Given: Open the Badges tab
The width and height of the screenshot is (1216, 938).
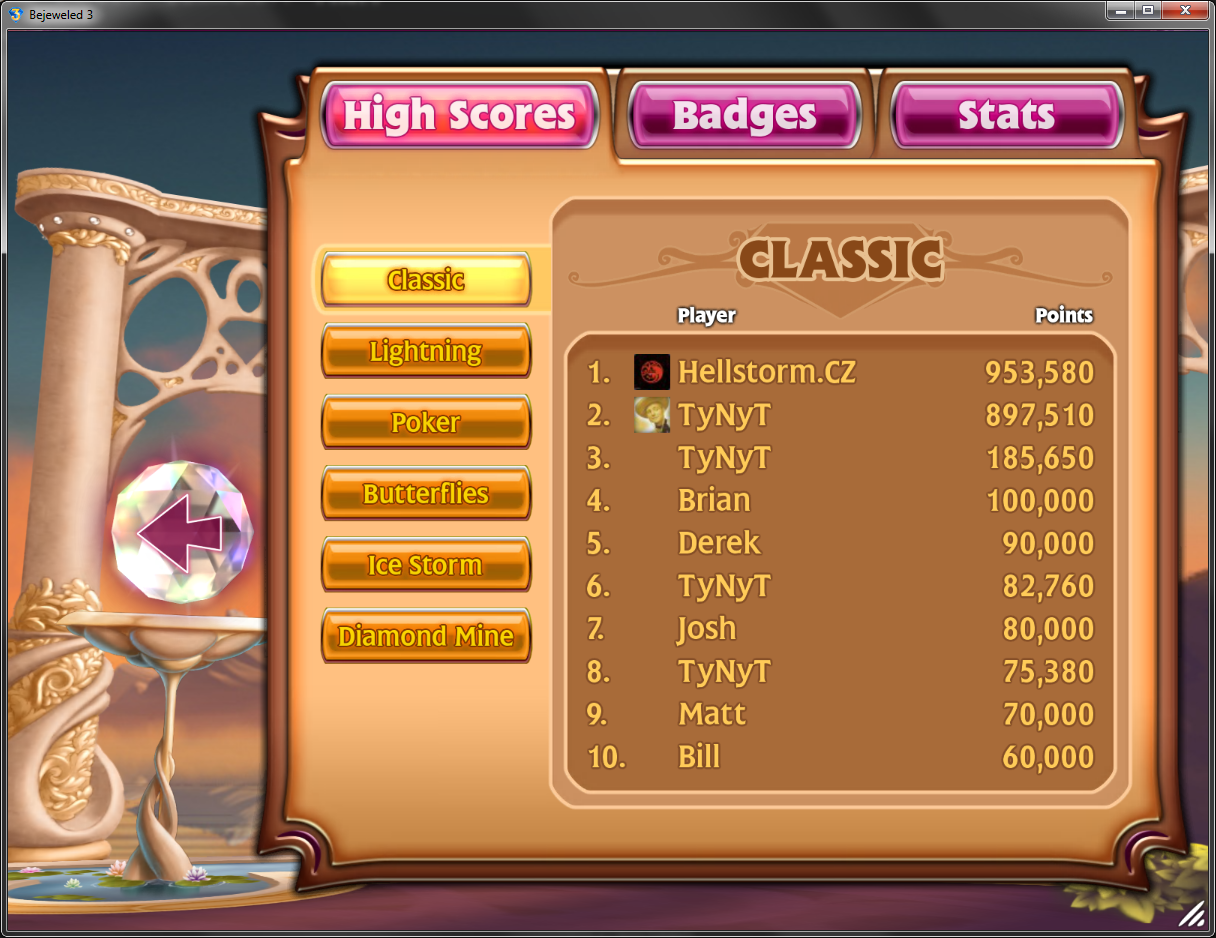Looking at the screenshot, I should pos(745,115).
